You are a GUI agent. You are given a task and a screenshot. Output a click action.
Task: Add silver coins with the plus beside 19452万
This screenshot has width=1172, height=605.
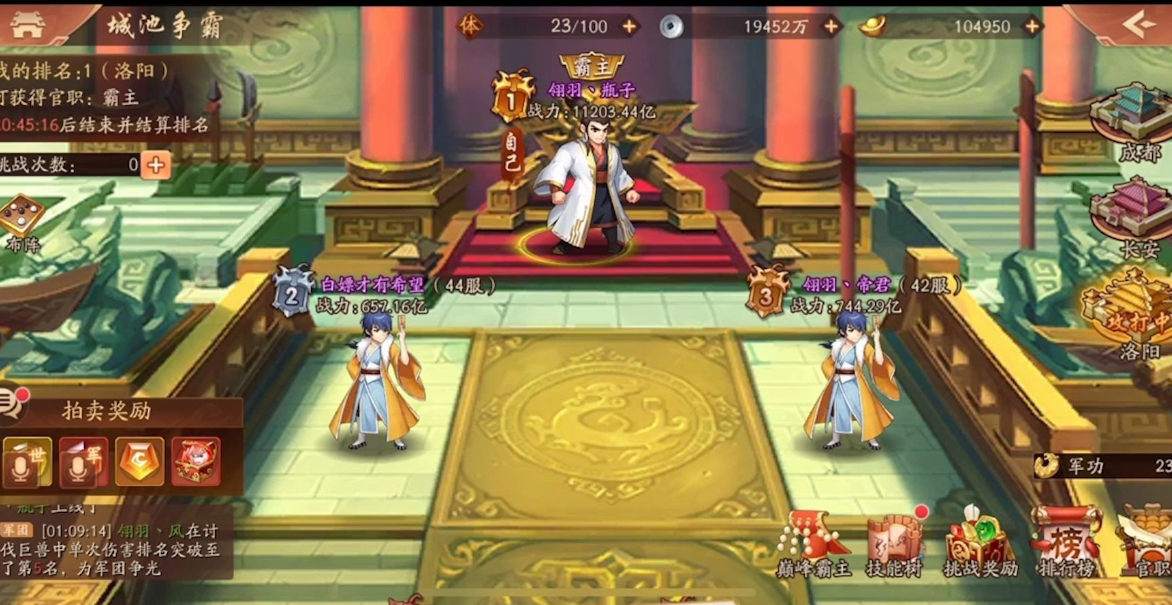[831, 27]
